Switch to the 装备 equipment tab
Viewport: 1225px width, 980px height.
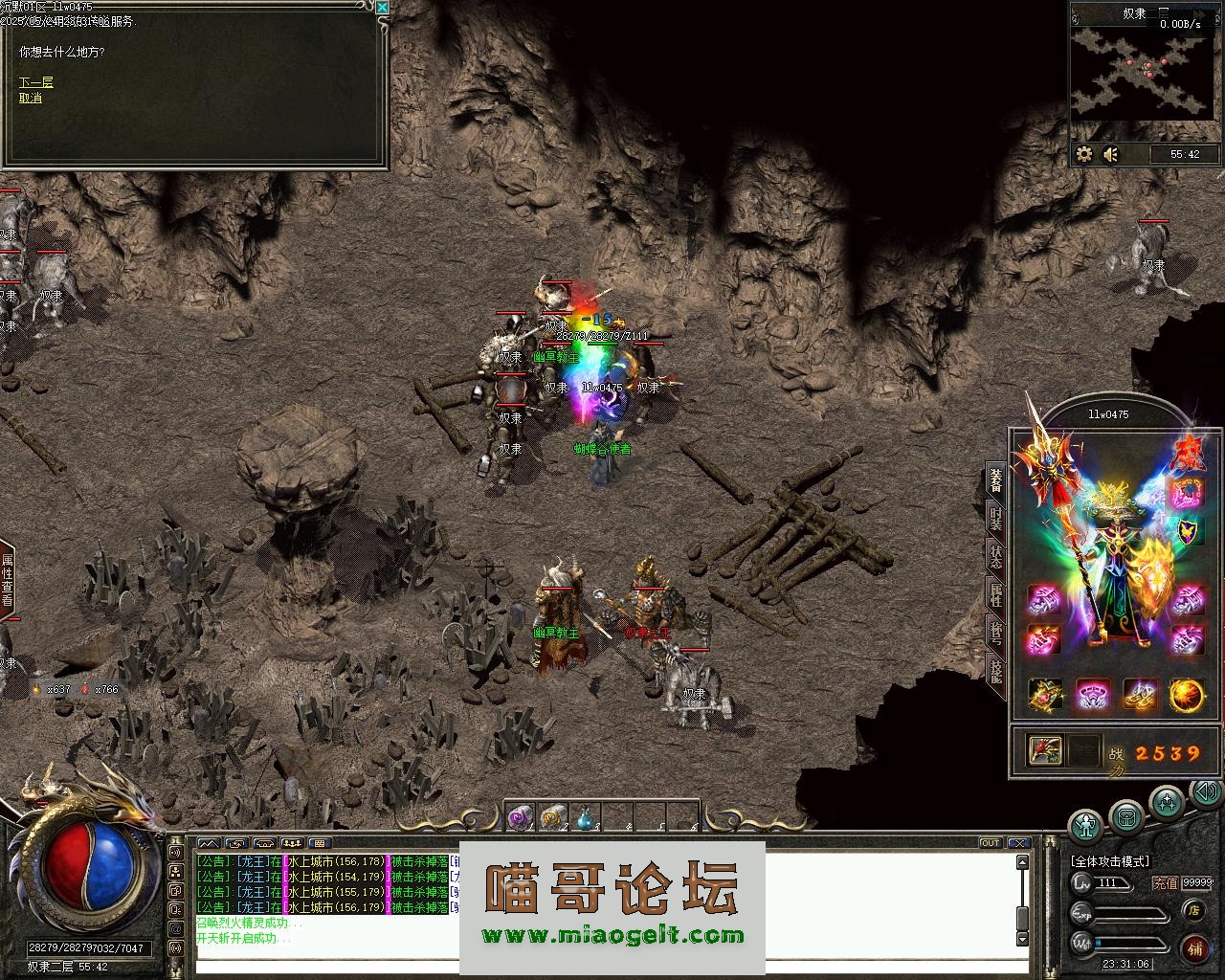coord(996,479)
